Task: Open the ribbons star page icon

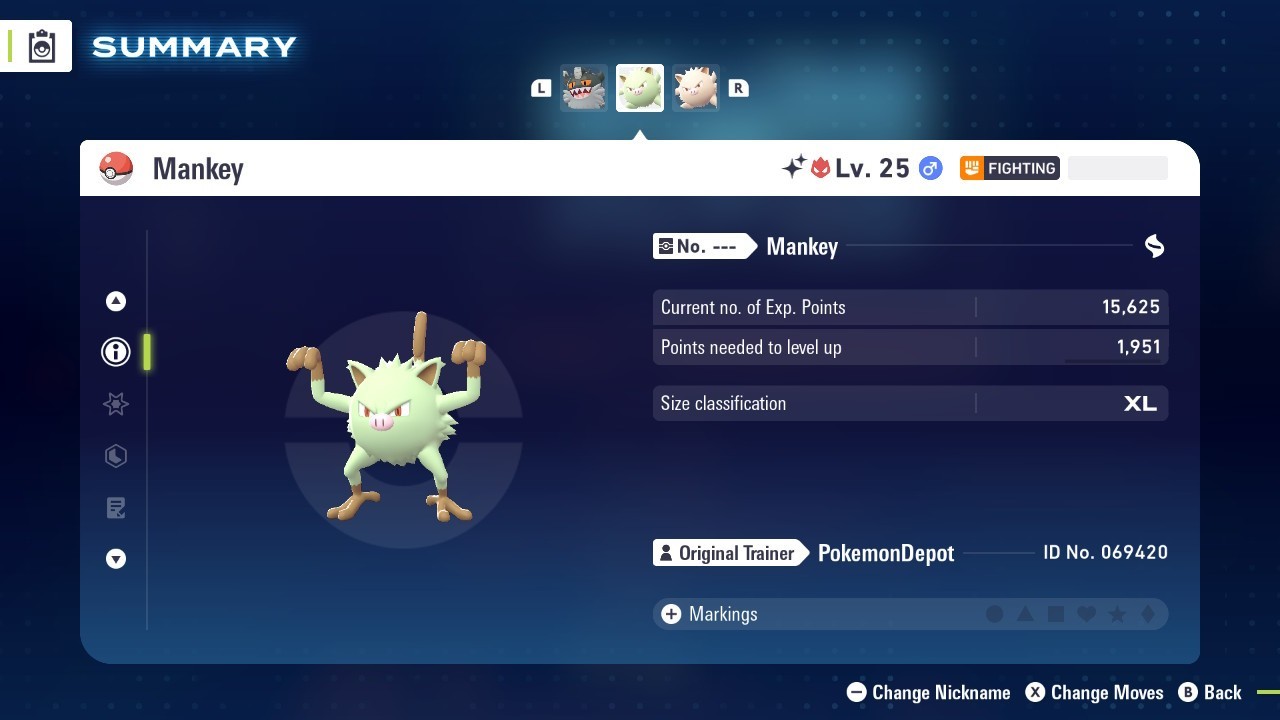Action: point(115,404)
